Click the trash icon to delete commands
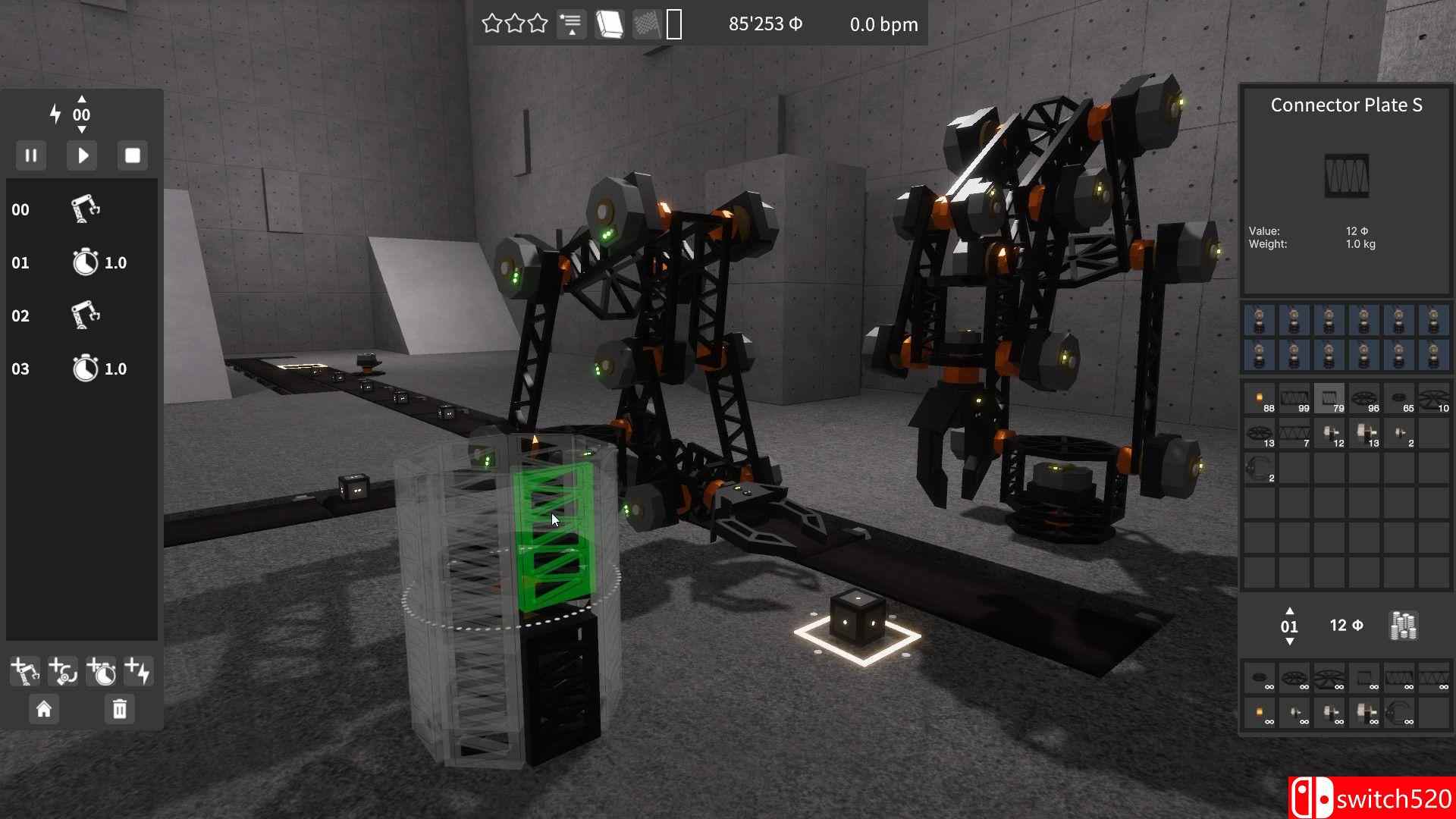This screenshot has height=819, width=1456. (x=119, y=710)
